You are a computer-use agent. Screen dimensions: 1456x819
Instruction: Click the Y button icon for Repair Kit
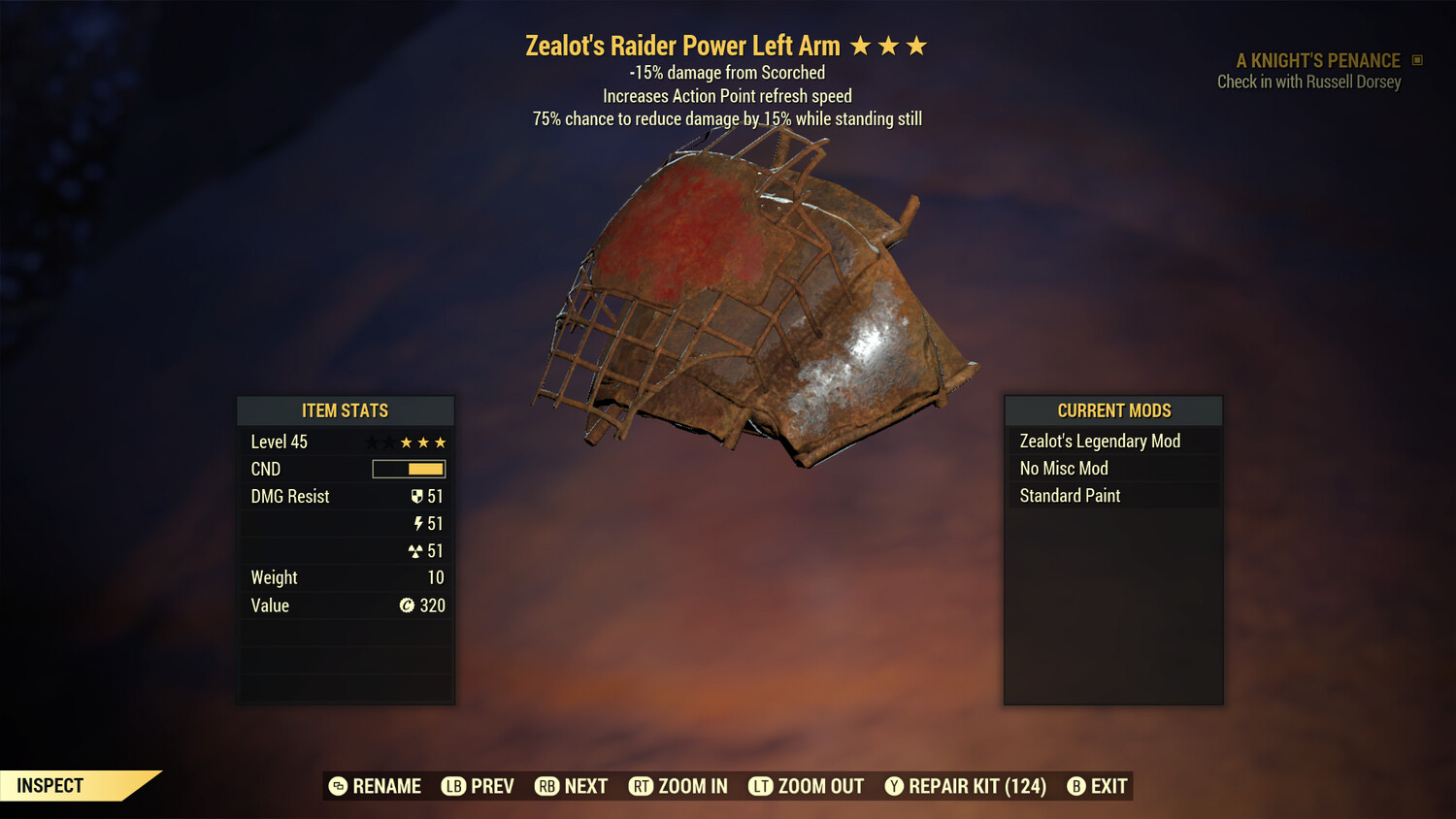pos(894,786)
